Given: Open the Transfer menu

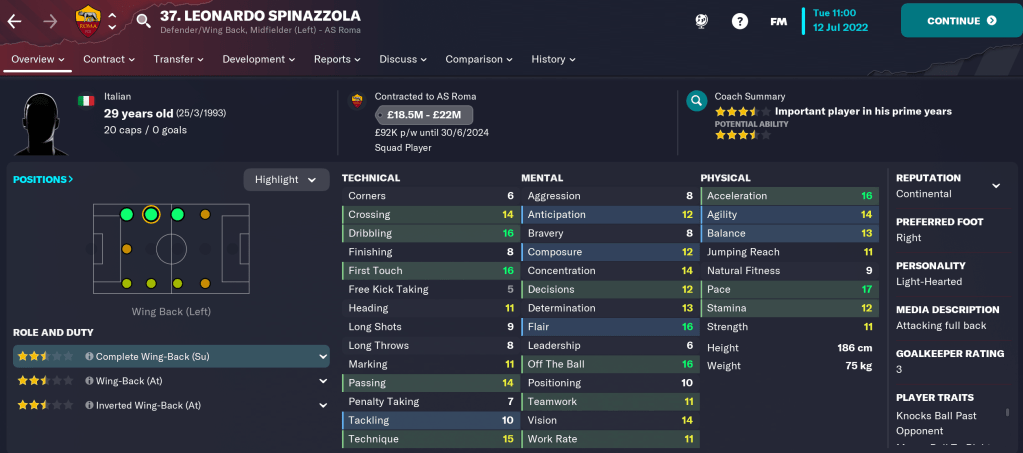Looking at the screenshot, I should [x=178, y=59].
